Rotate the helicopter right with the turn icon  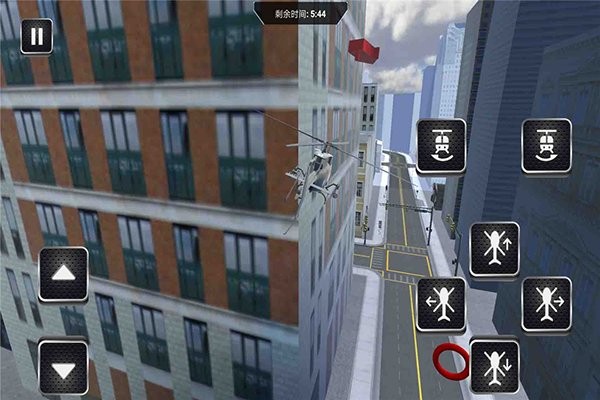546,146
